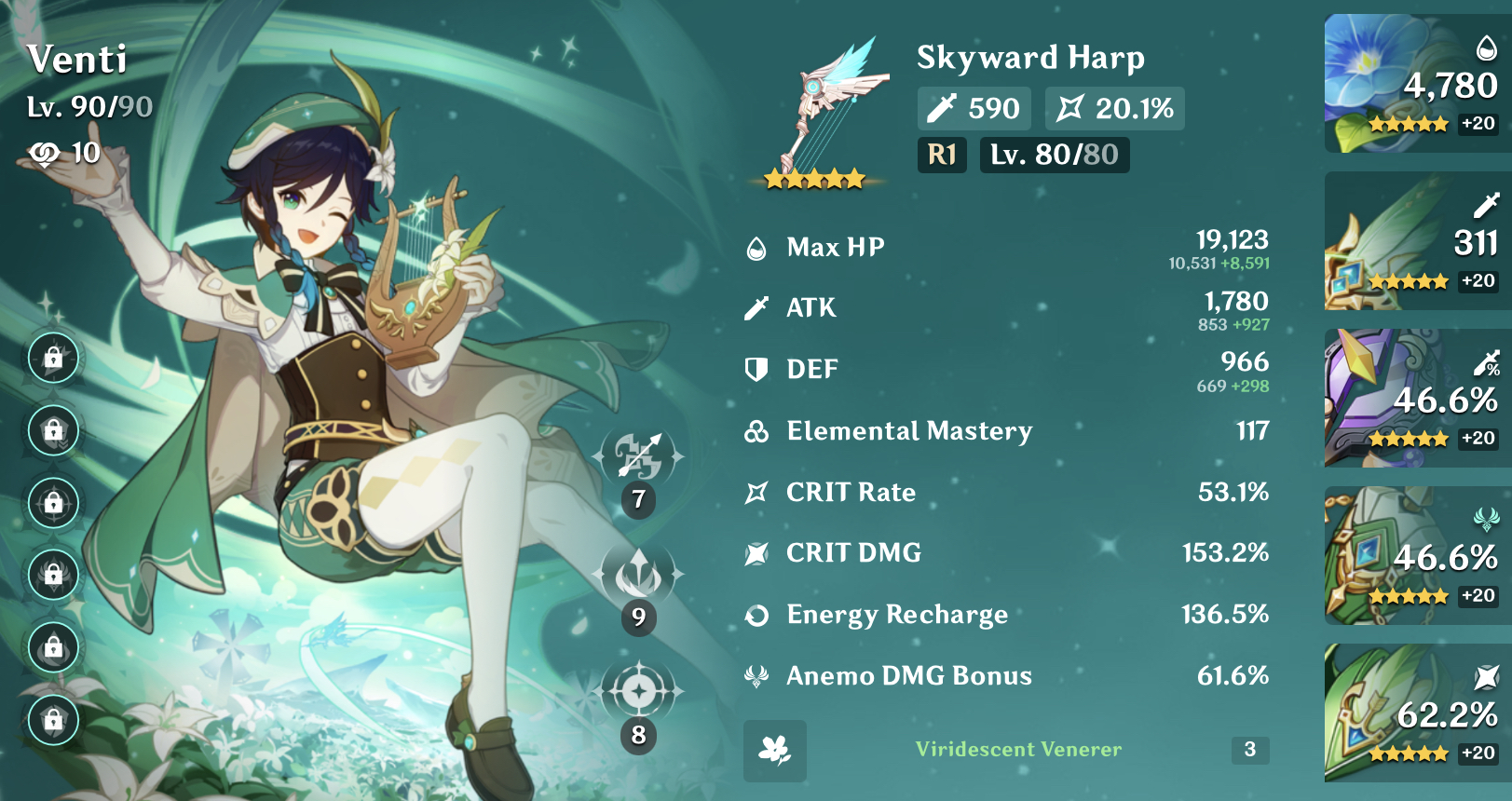The image size is (1512, 801).
Task: Click the weapon Lv. 80/80 label
Action: 1054,156
